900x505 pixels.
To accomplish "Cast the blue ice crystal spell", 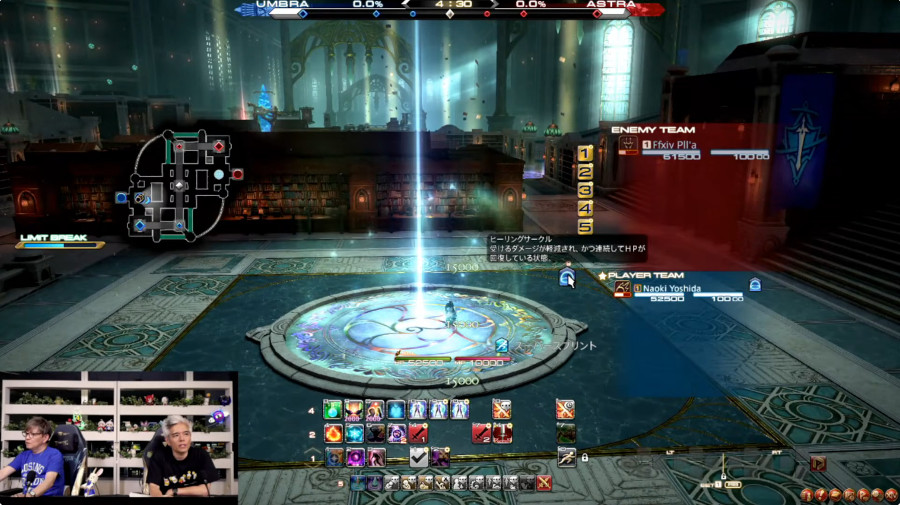I will tap(354, 433).
